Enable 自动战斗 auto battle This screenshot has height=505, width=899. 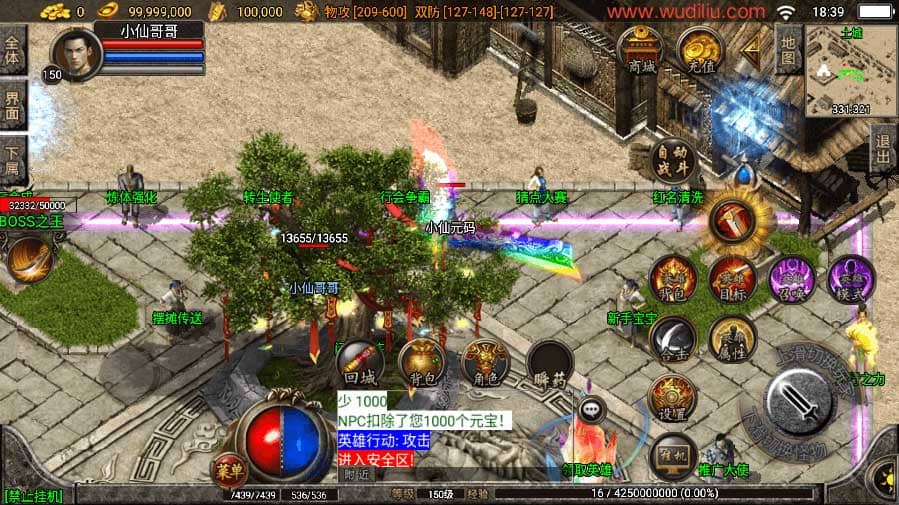[x=672, y=162]
